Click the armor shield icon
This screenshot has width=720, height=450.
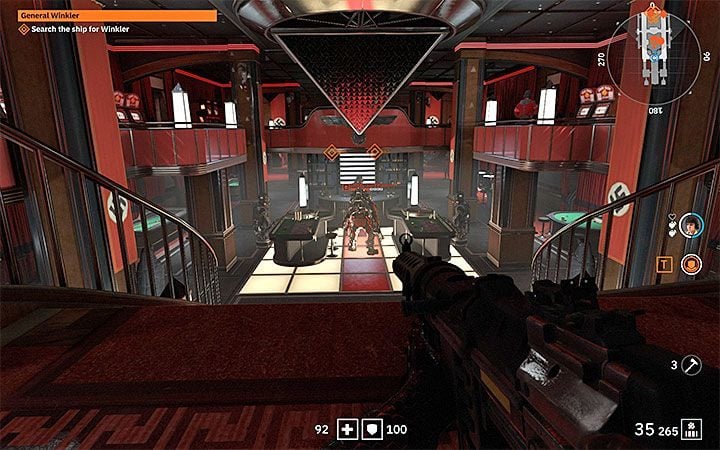point(369,430)
